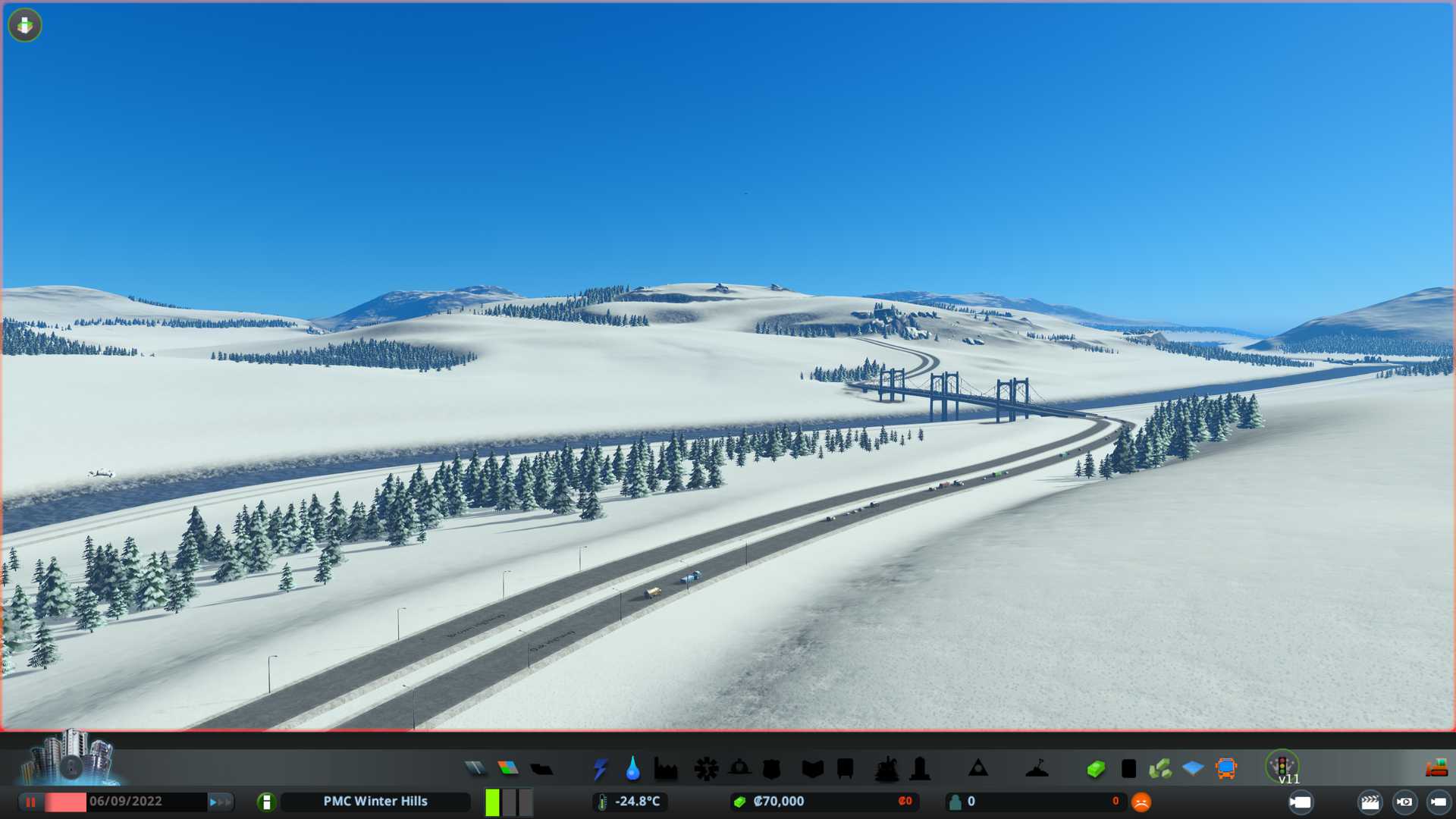The width and height of the screenshot is (1456, 819).
Task: Toggle the simulation pause button
Action: coord(30,802)
